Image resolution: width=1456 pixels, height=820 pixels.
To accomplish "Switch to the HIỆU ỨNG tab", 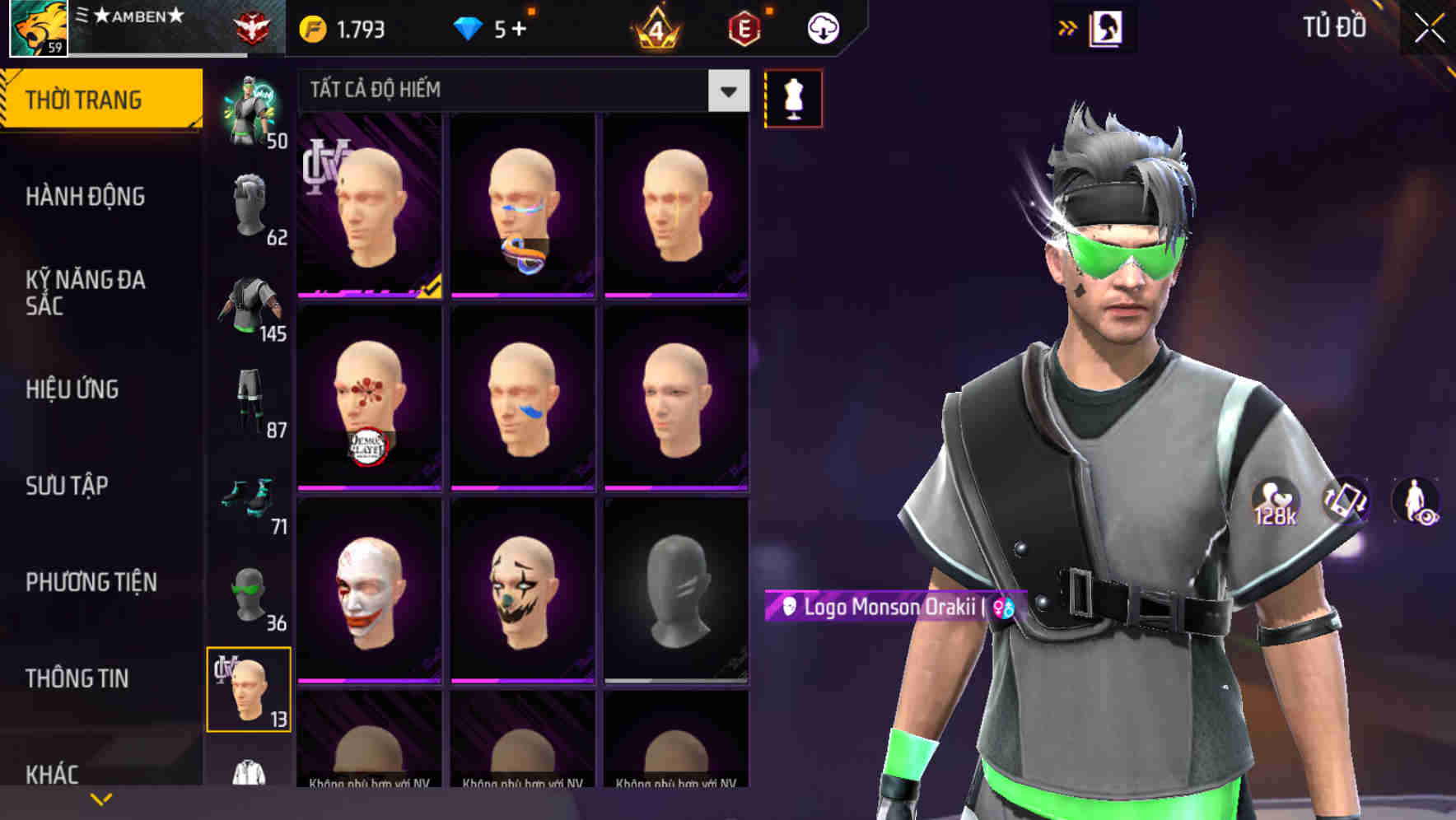I will tap(72, 389).
